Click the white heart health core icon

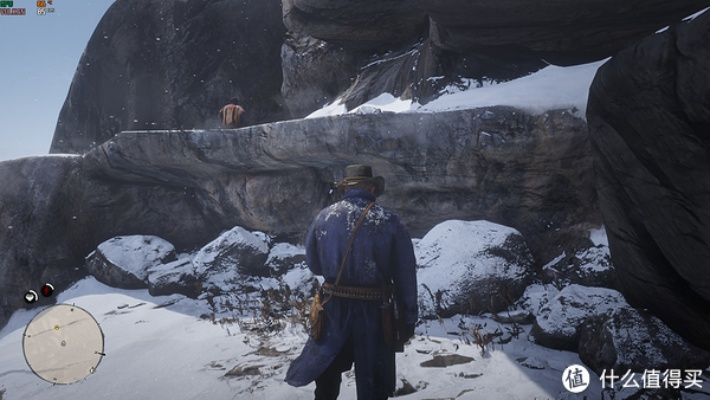click(31, 296)
